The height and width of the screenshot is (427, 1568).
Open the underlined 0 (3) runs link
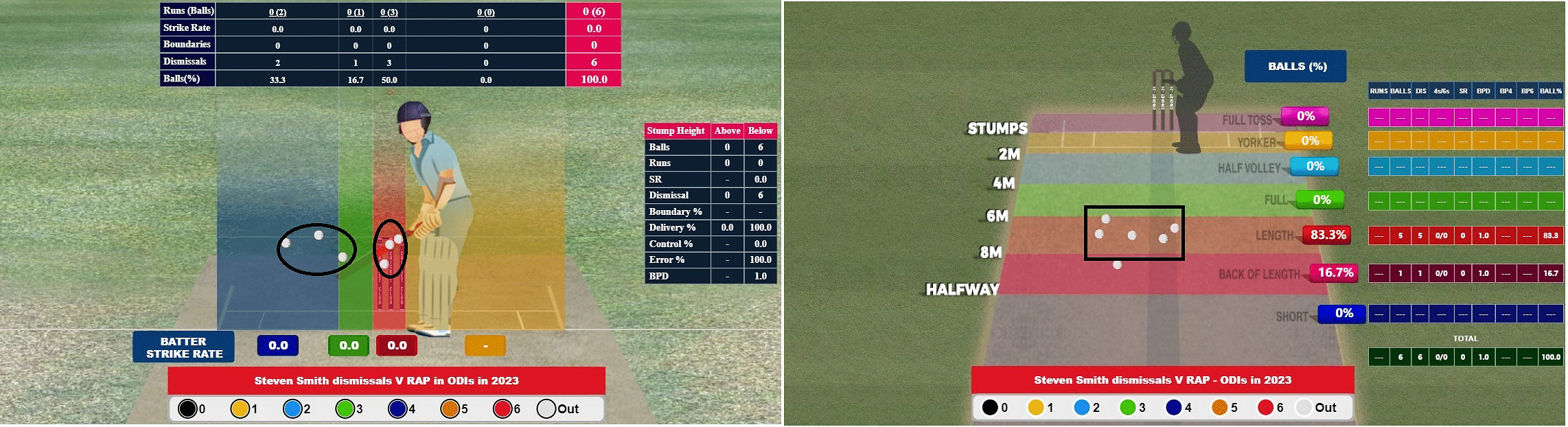click(389, 12)
